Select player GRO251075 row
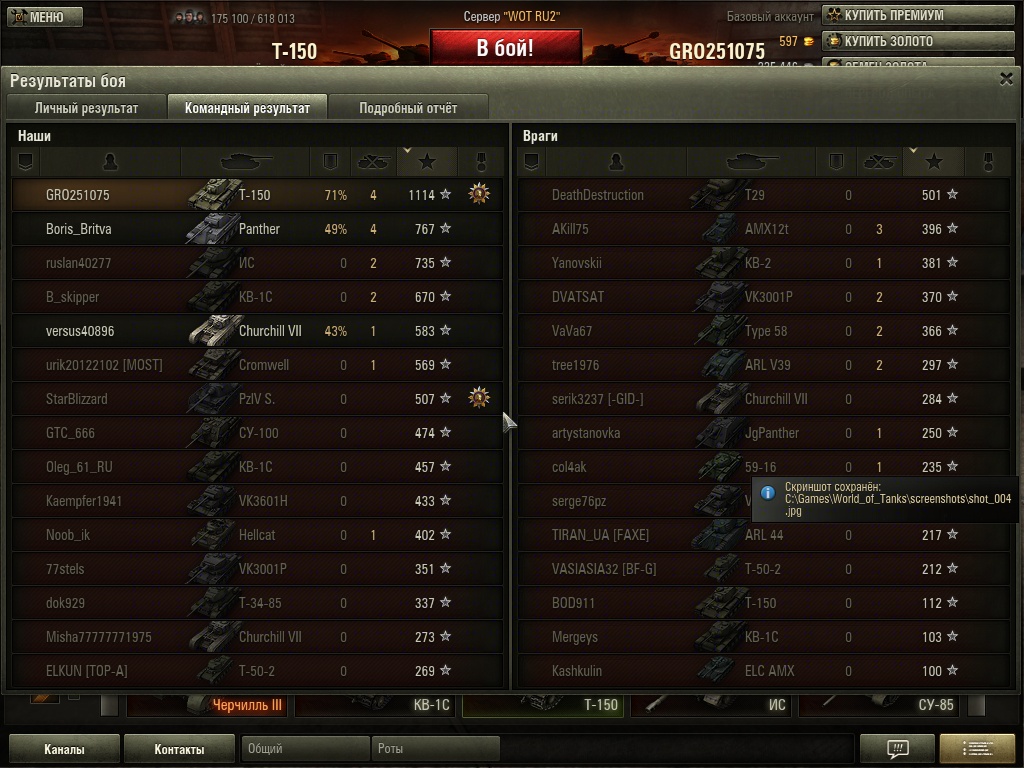Image resolution: width=1024 pixels, height=768 pixels. pos(258,195)
